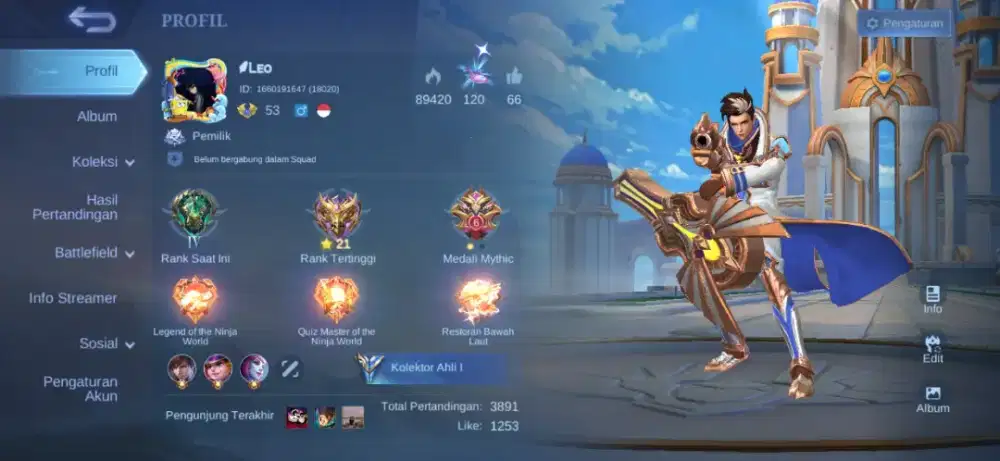
Task: Open the Medali Mythic emblem
Action: [477, 214]
